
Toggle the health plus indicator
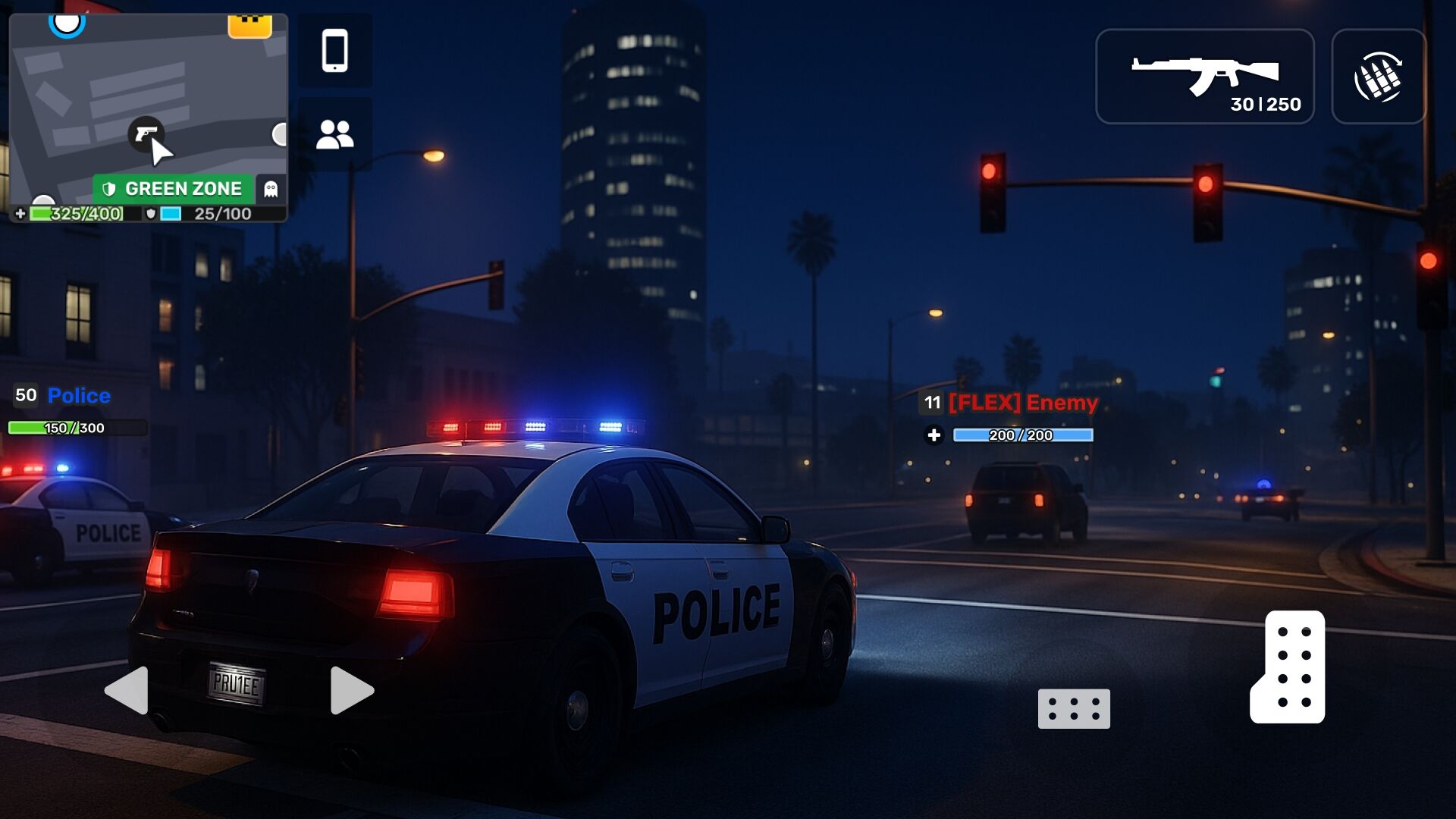point(17,214)
